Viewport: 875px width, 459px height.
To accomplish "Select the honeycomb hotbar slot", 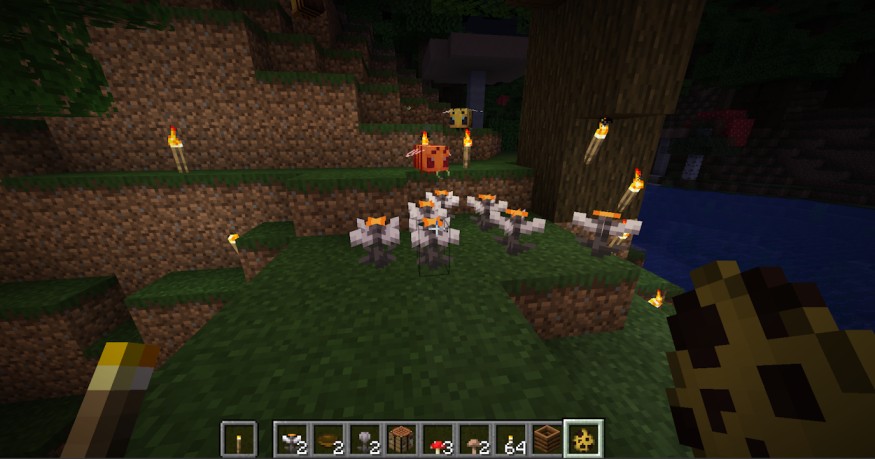I will coord(583,439).
